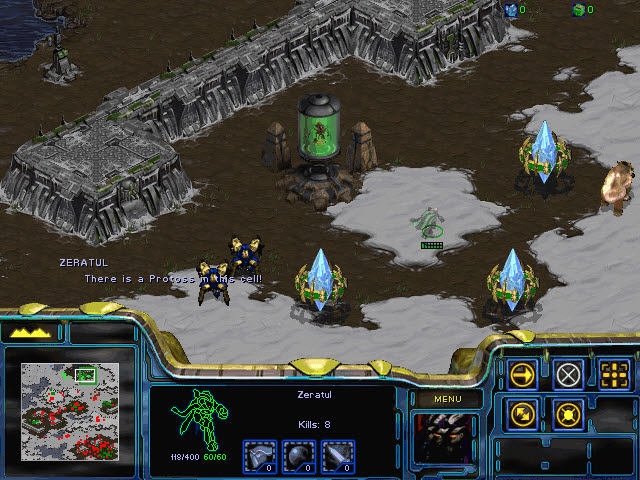Open the game MENU
The image size is (640, 480).
coord(446,399)
